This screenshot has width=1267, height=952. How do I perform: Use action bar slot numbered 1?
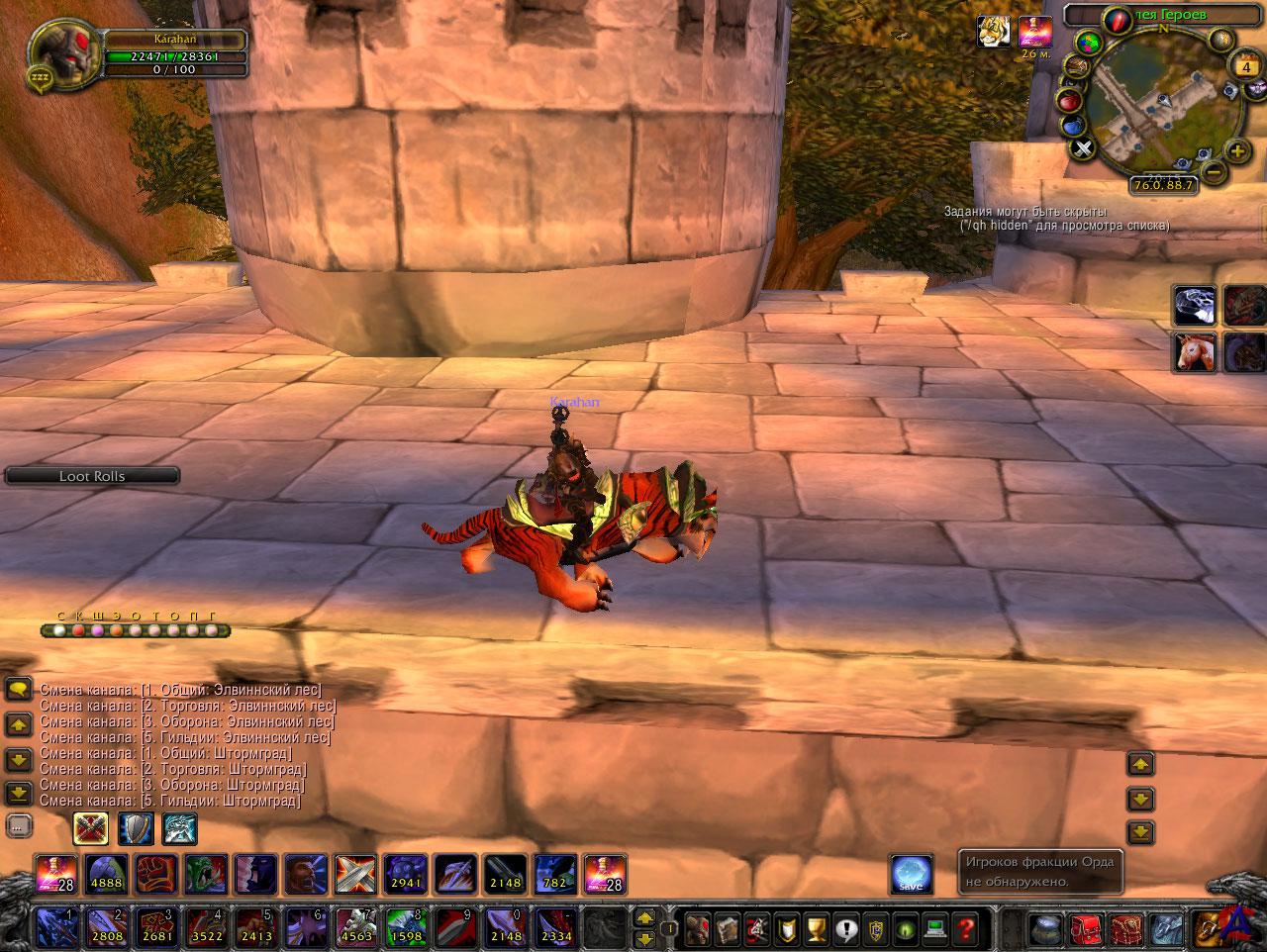pyautogui.click(x=56, y=927)
